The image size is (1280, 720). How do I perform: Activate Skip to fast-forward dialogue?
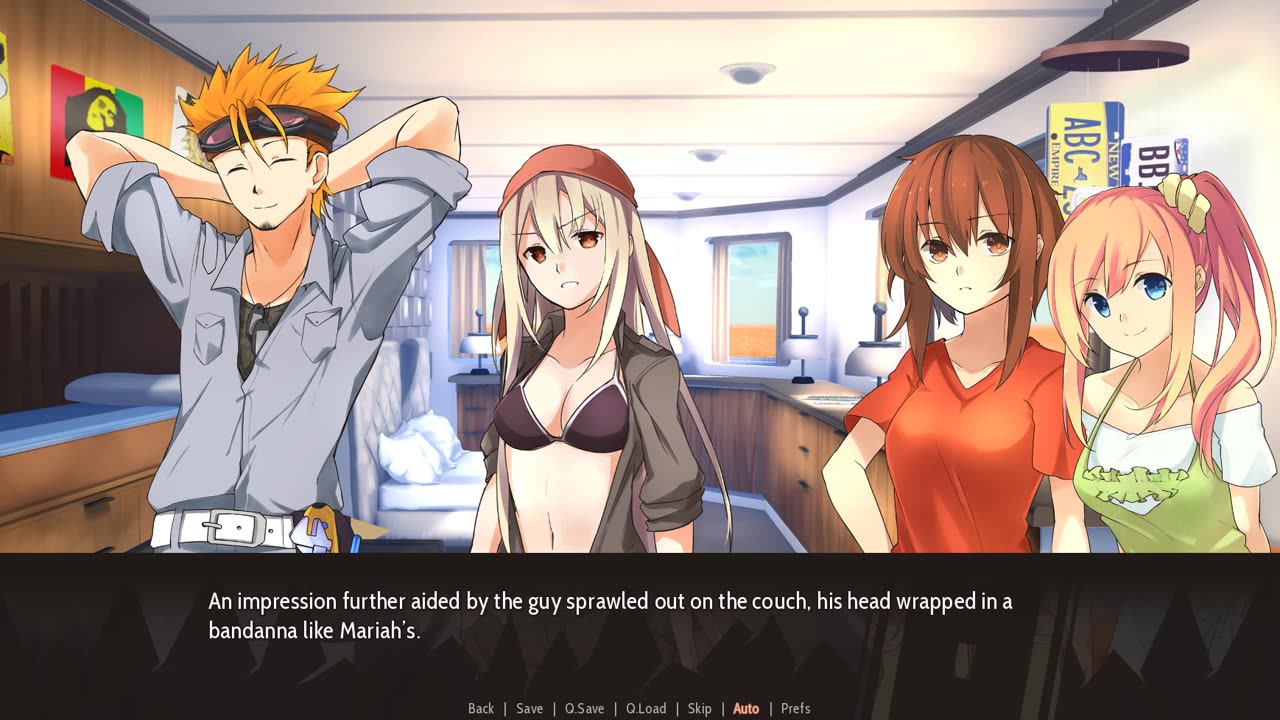click(x=699, y=709)
